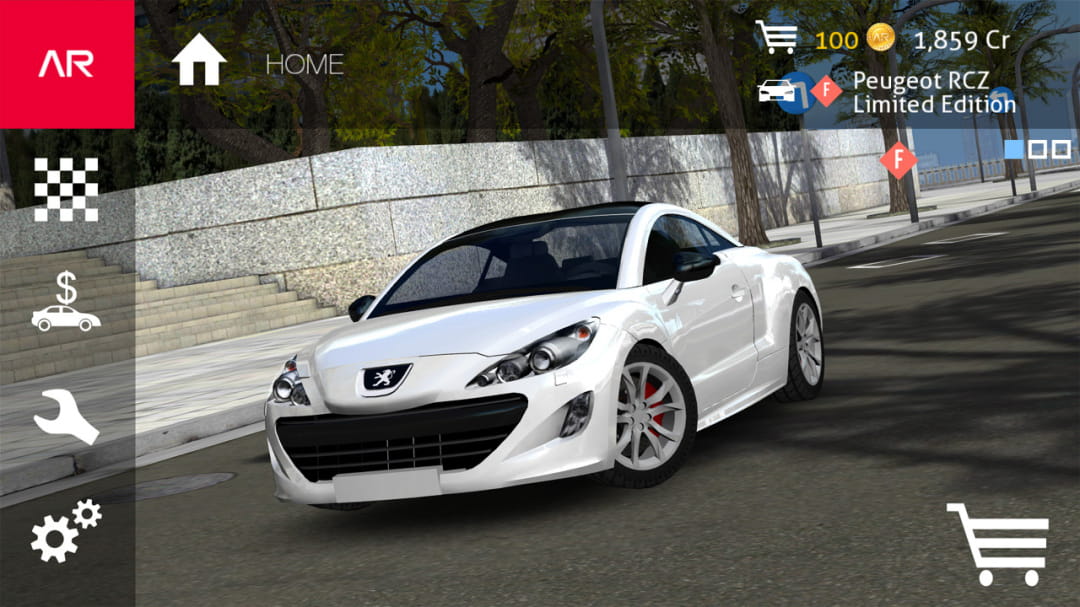Go to the Home screen
This screenshot has height=607, width=1080.
tap(199, 62)
